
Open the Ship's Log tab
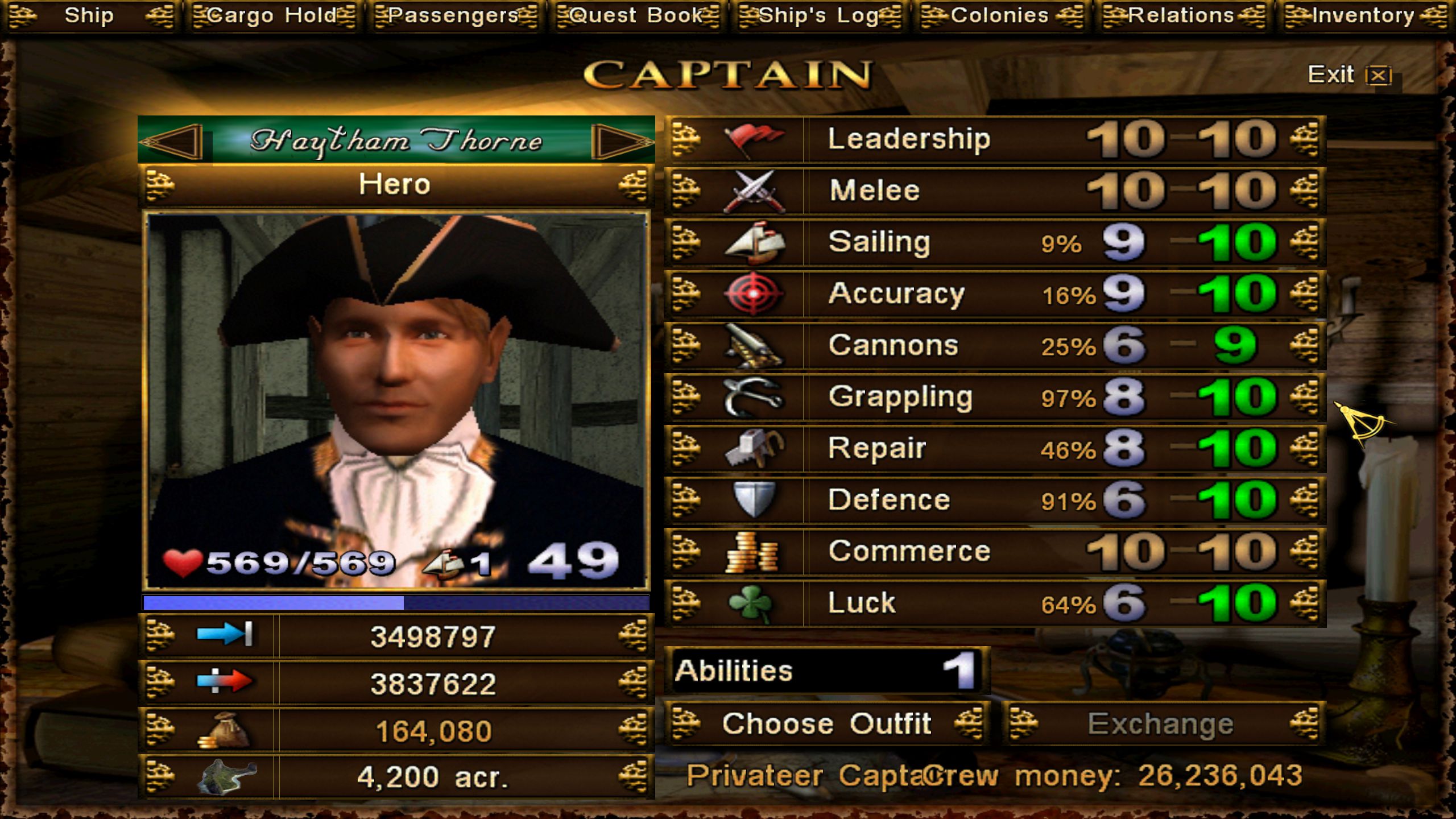pos(819,15)
